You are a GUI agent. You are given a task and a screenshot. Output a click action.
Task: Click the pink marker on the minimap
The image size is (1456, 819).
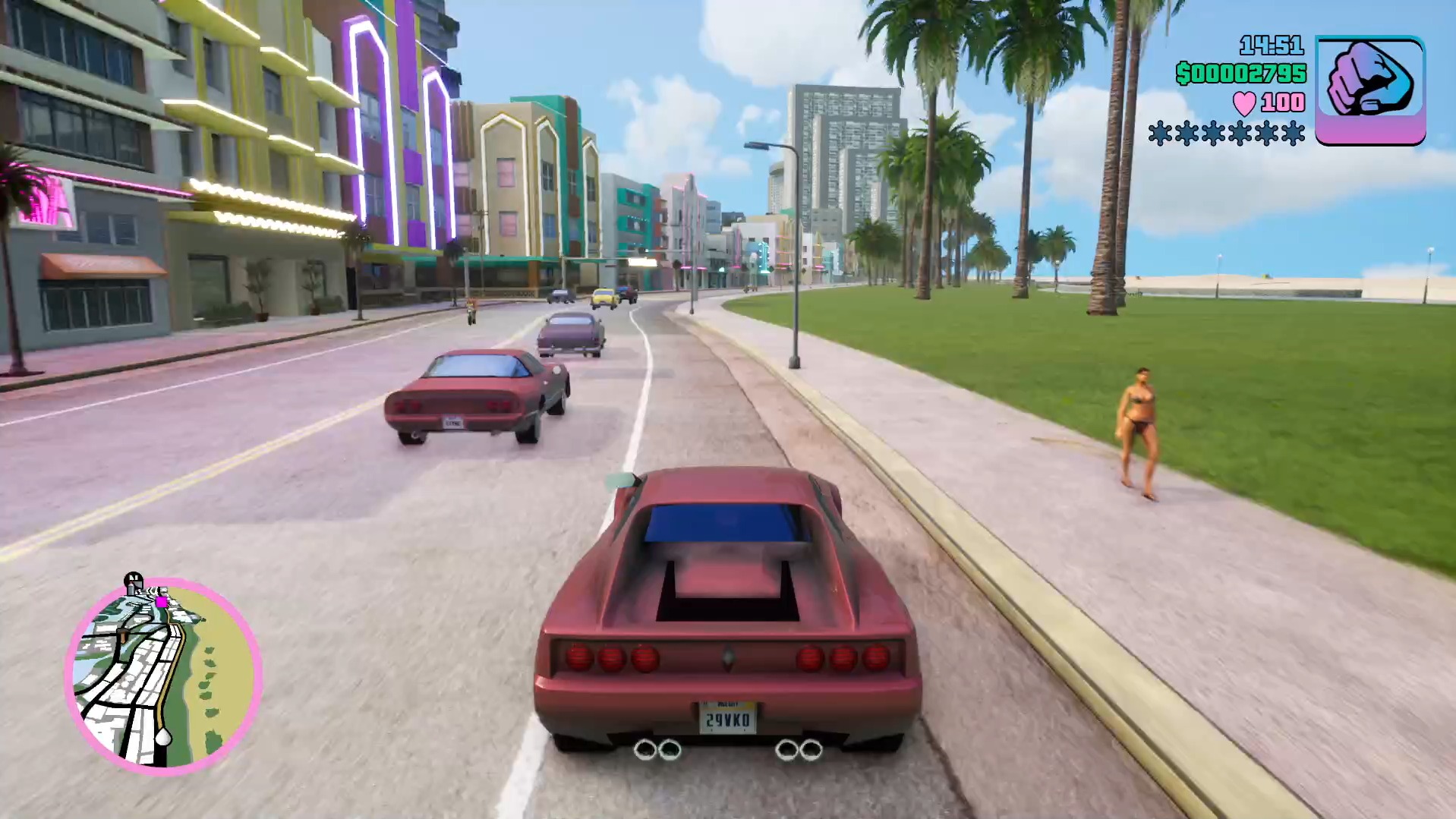[161, 602]
